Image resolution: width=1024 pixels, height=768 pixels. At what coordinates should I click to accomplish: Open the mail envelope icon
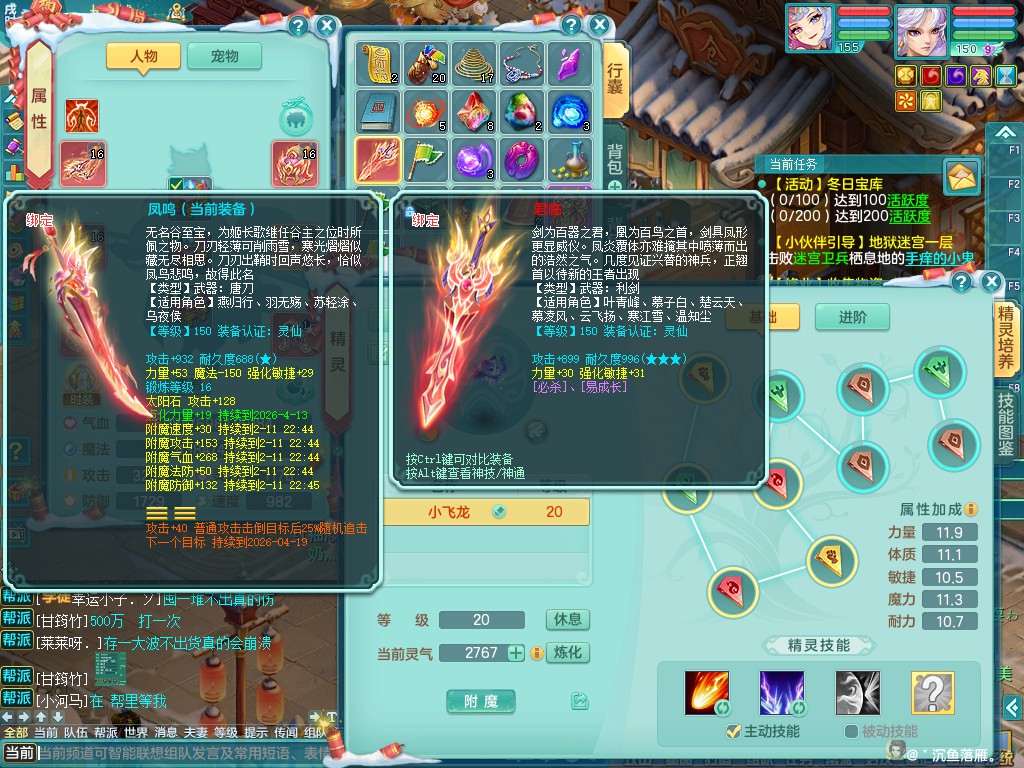point(961,178)
